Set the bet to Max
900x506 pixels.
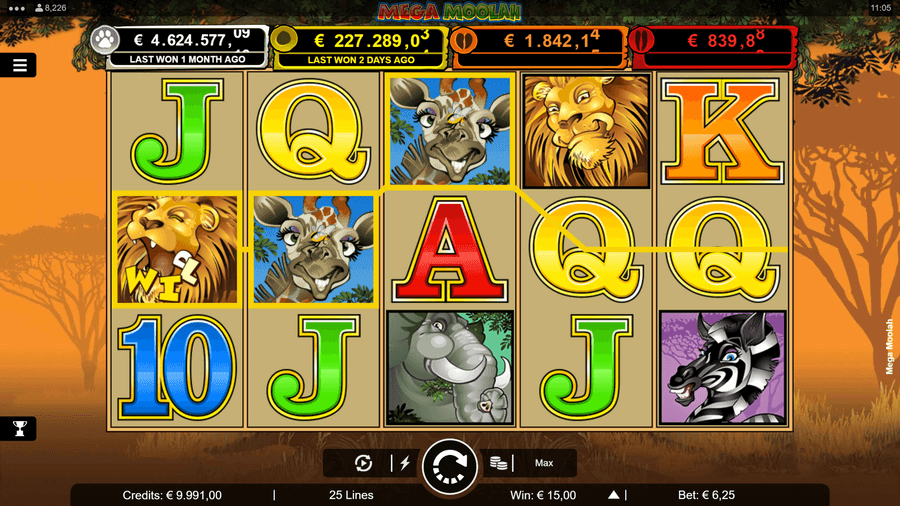544,463
